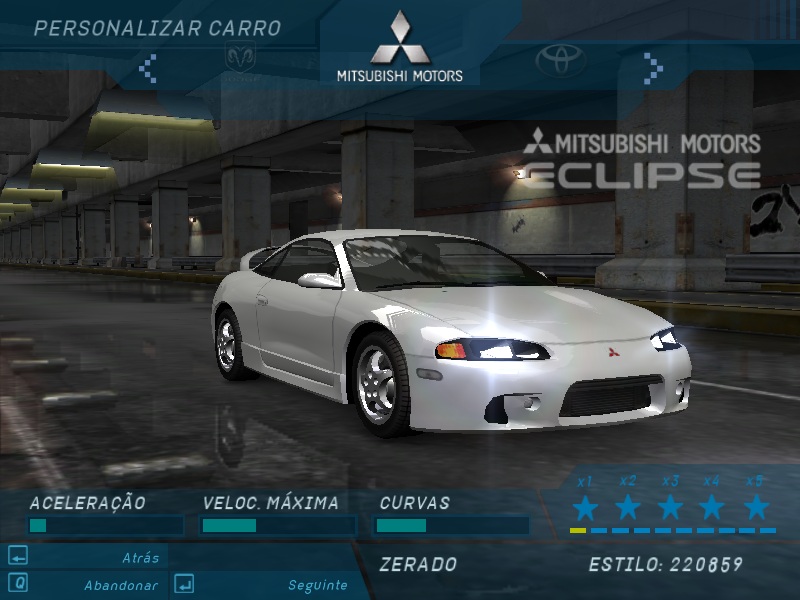Quit using the Abandonar option
Viewport: 800px width, 600px height.
(120, 585)
